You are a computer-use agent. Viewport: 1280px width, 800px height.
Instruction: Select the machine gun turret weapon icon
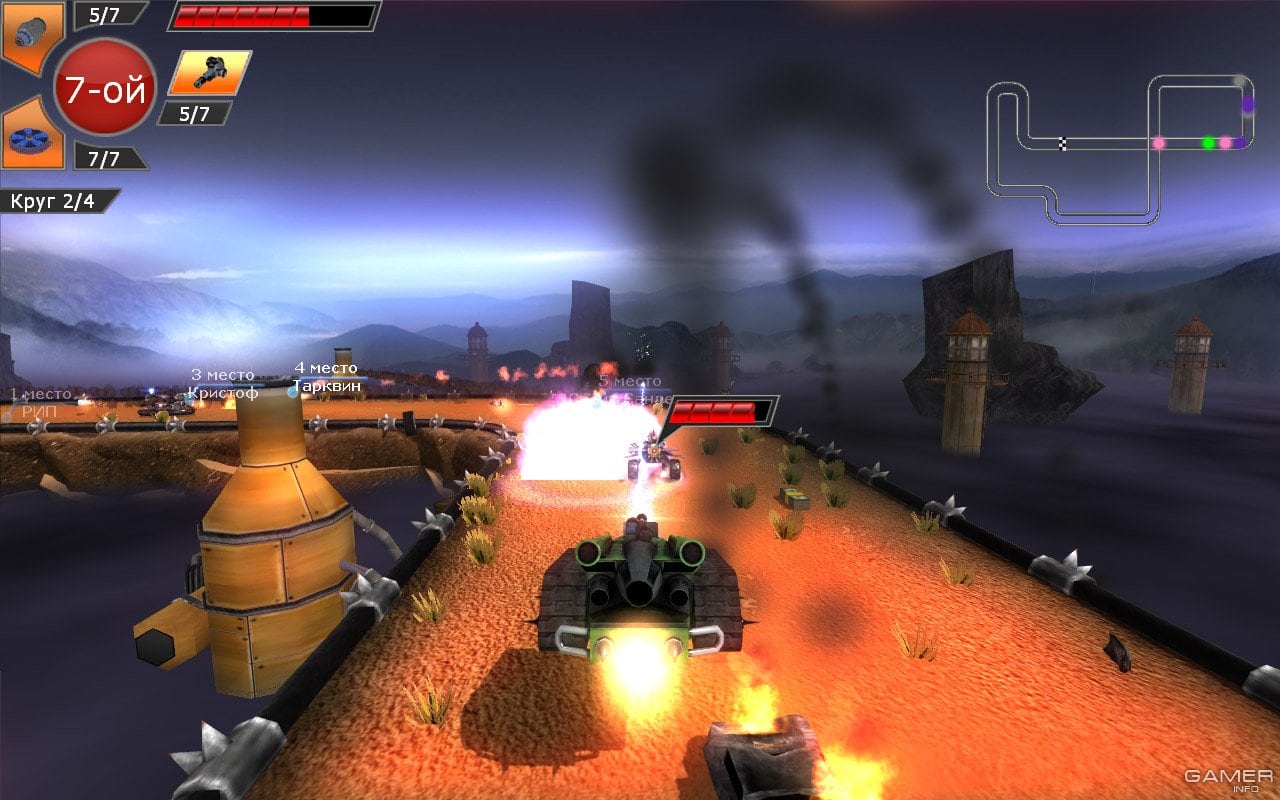point(209,72)
